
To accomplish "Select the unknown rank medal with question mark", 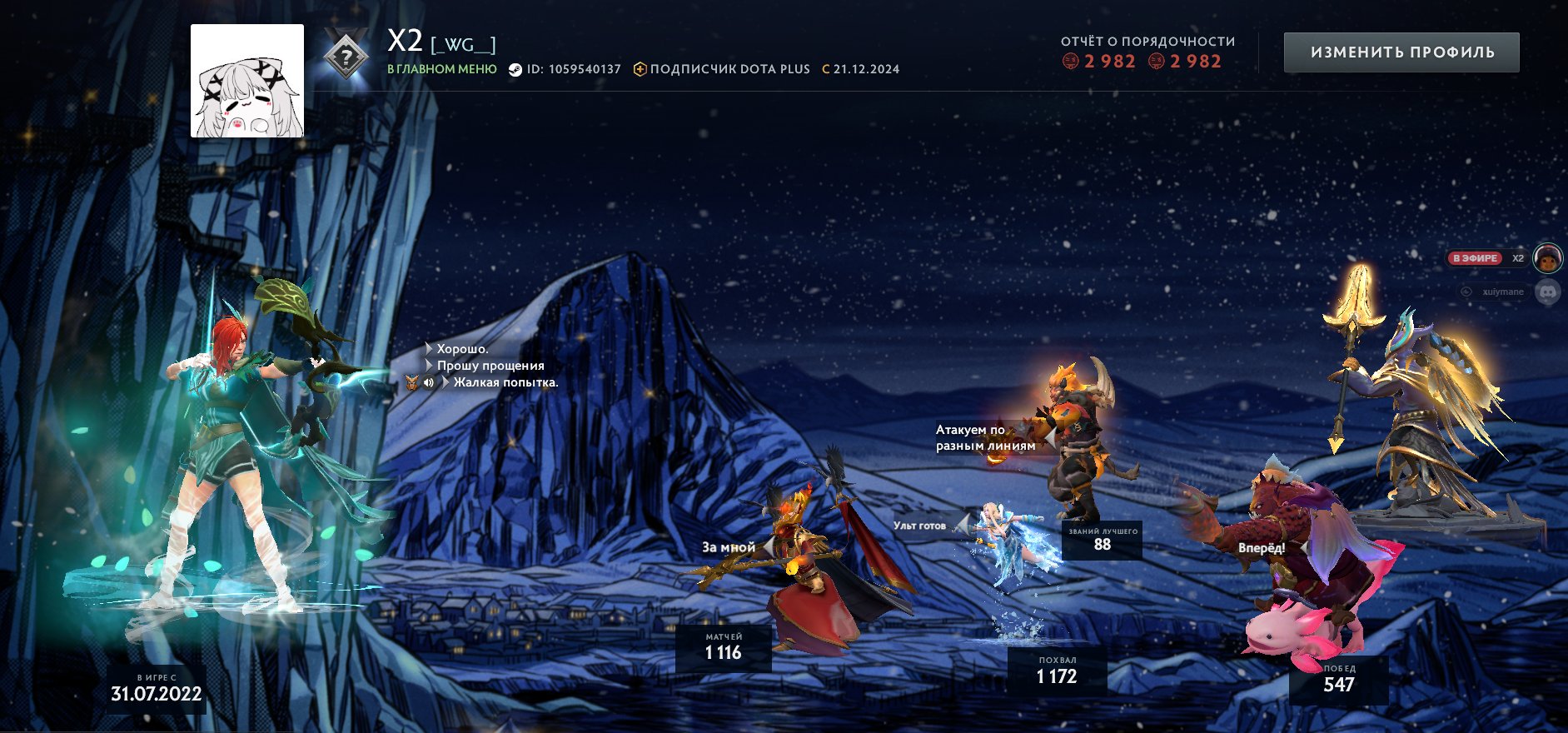I will tap(346, 56).
